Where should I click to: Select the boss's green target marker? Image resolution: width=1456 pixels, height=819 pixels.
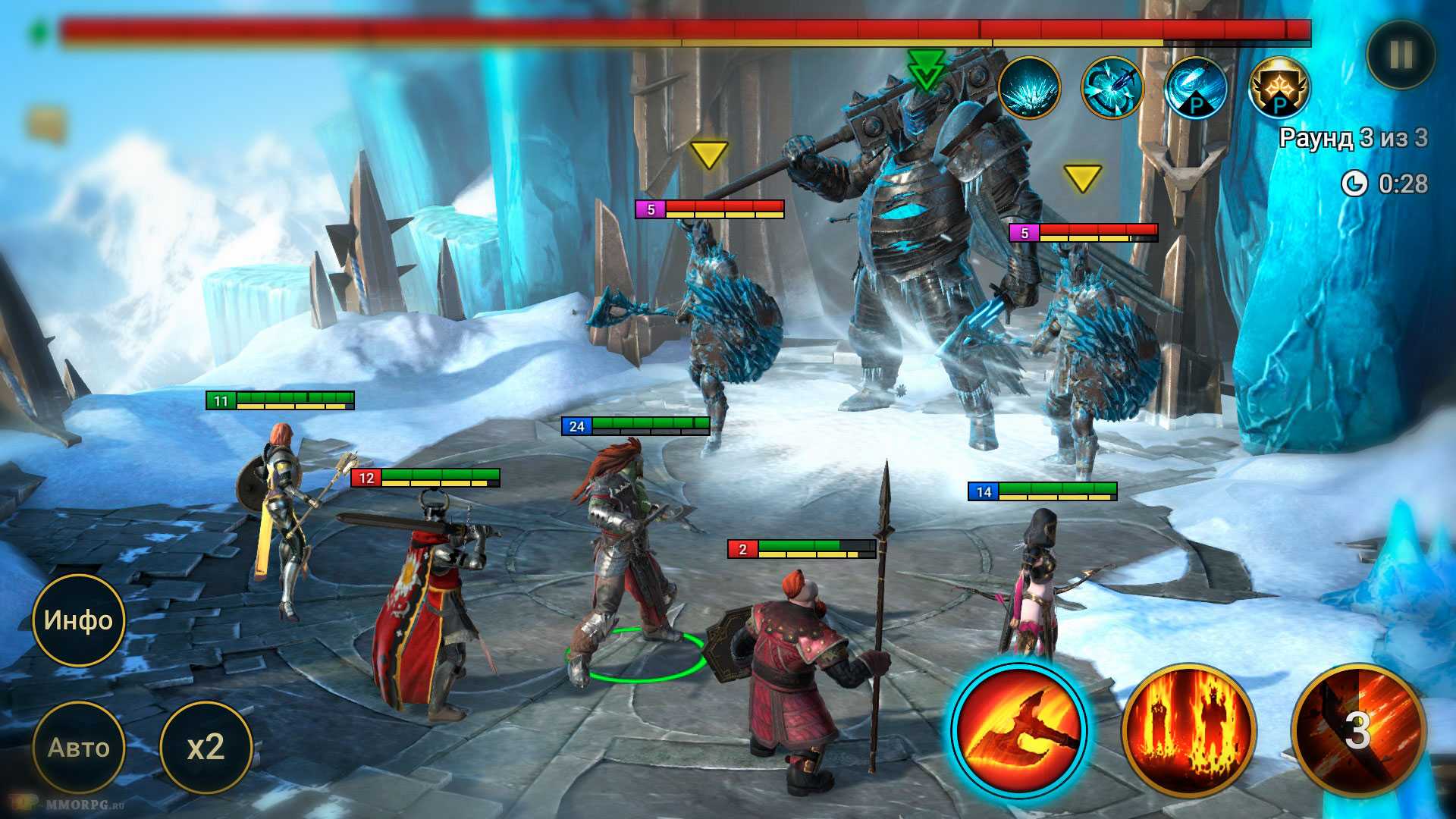coord(925,70)
